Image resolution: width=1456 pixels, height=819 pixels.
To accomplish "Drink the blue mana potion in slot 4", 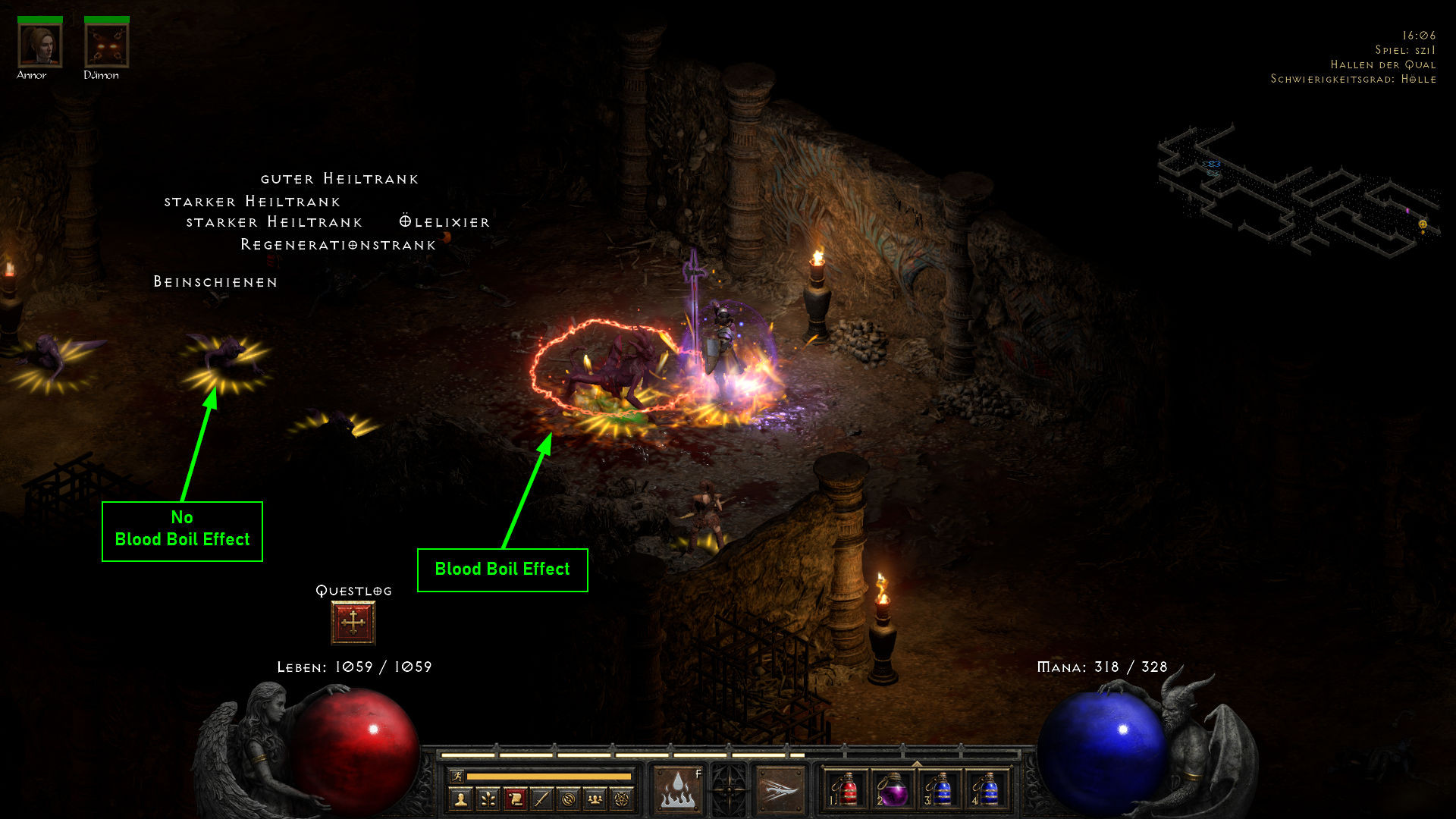I will 990,790.
